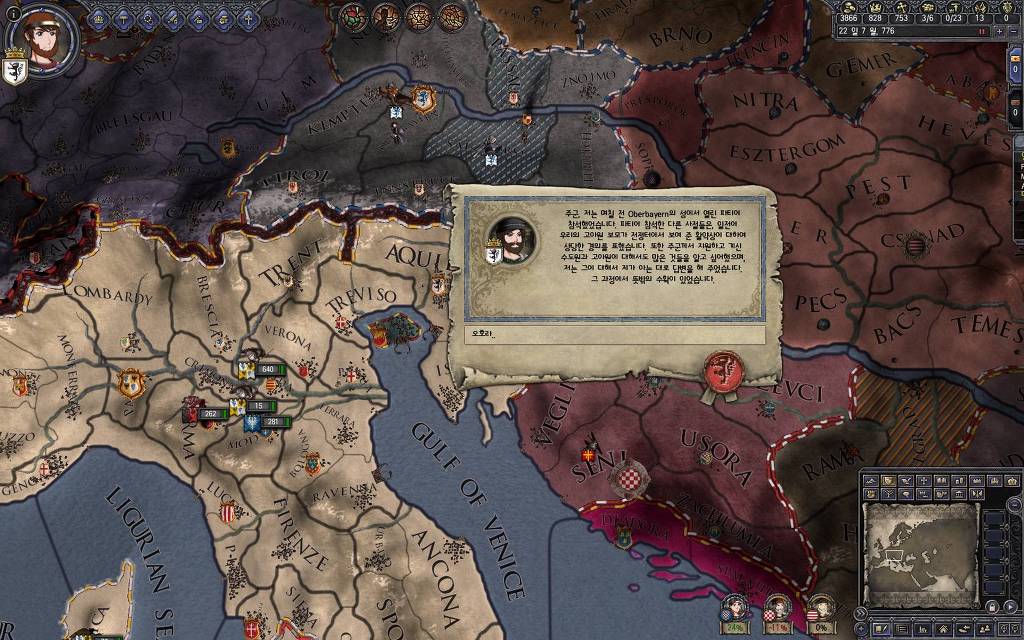Click the world minimap
This screenshot has height=640, width=1024.
(920, 551)
